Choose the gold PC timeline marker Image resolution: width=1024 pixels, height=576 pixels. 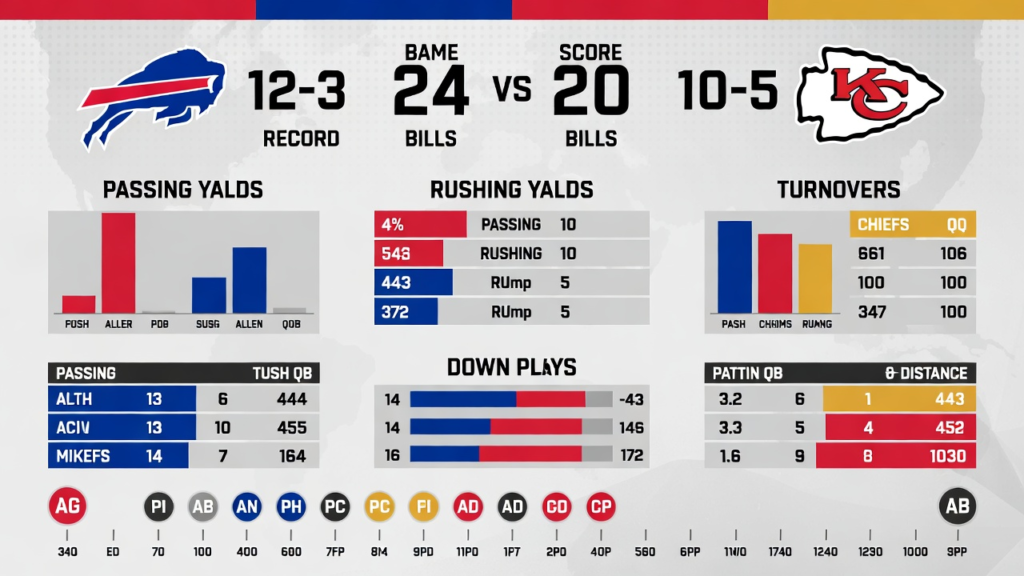tap(379, 507)
